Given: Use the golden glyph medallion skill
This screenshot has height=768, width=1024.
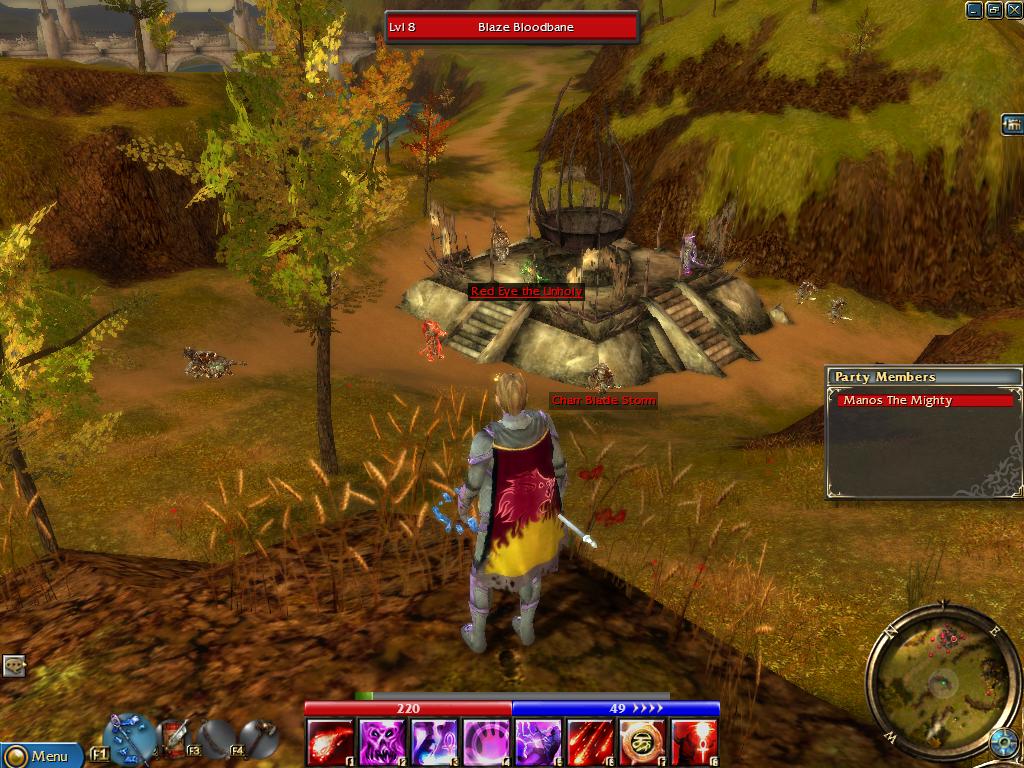Looking at the screenshot, I should coord(642,743).
